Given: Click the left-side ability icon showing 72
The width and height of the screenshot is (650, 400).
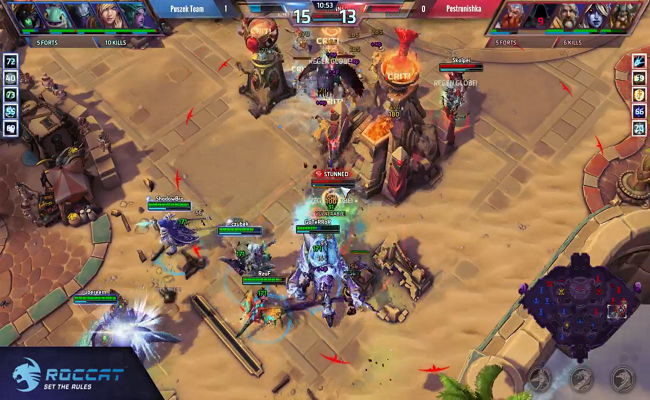Looking at the screenshot, I should tap(11, 62).
